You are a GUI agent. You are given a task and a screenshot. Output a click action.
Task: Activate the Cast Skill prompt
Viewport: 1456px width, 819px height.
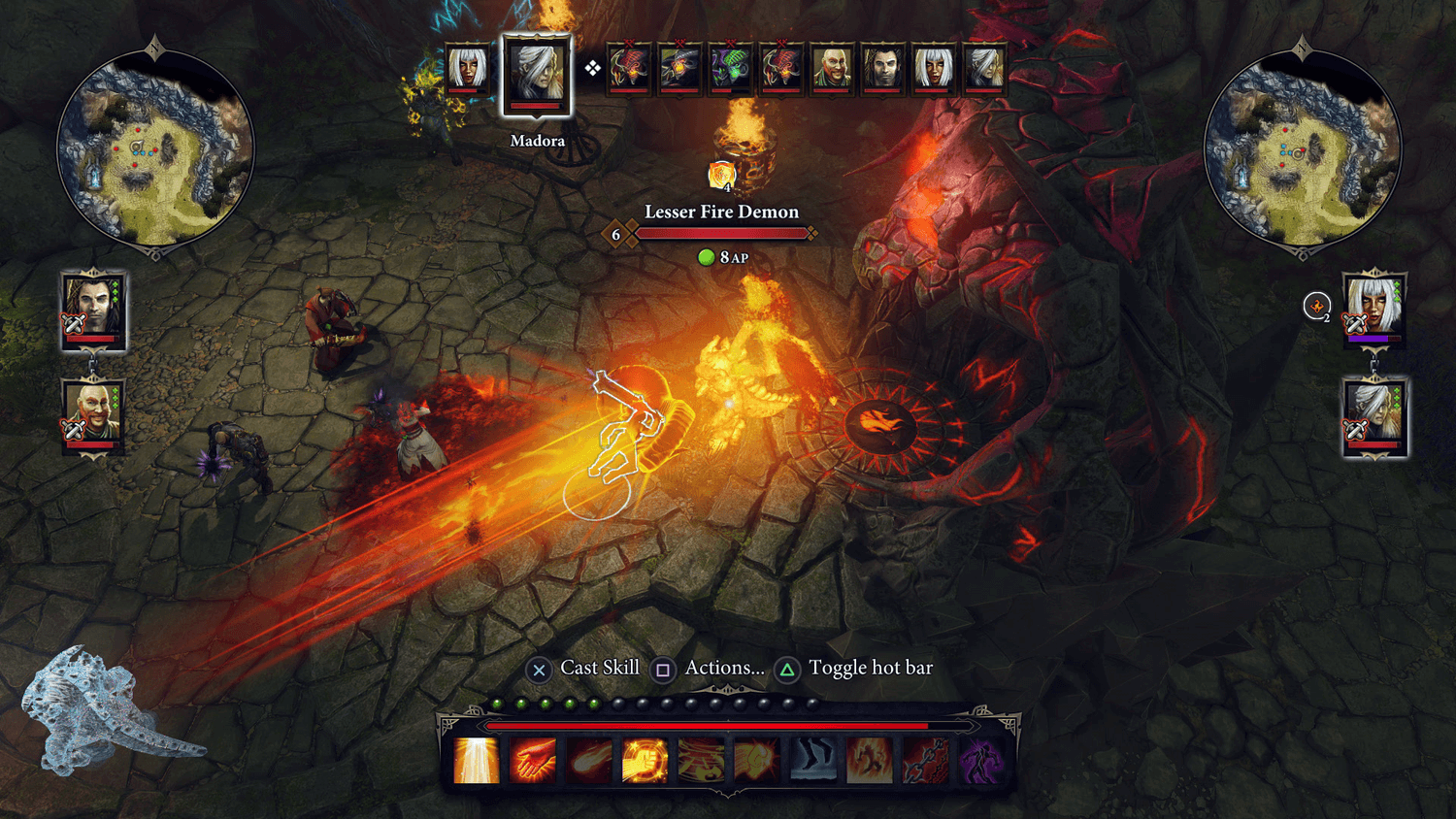540,668
